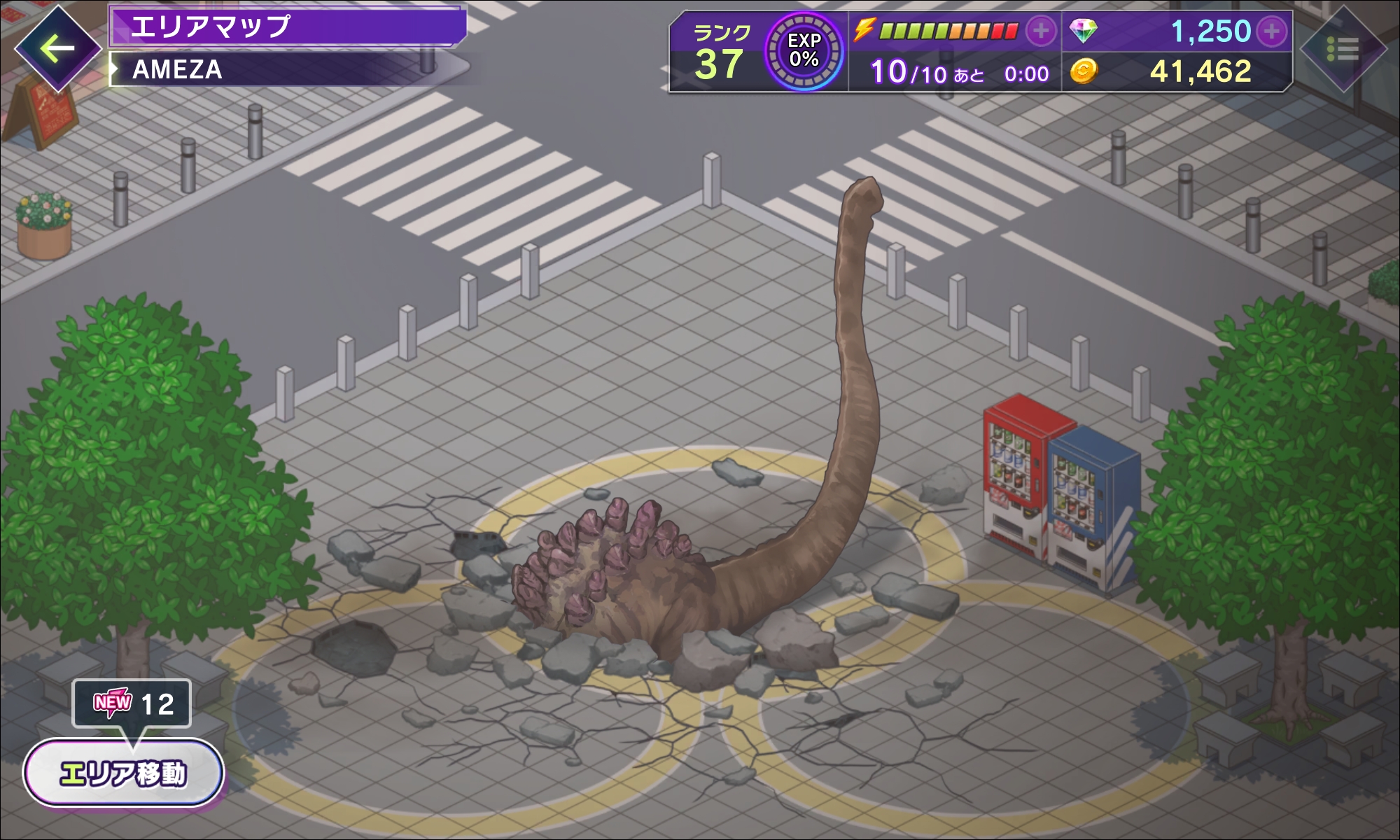Open the list menu button

(1343, 49)
